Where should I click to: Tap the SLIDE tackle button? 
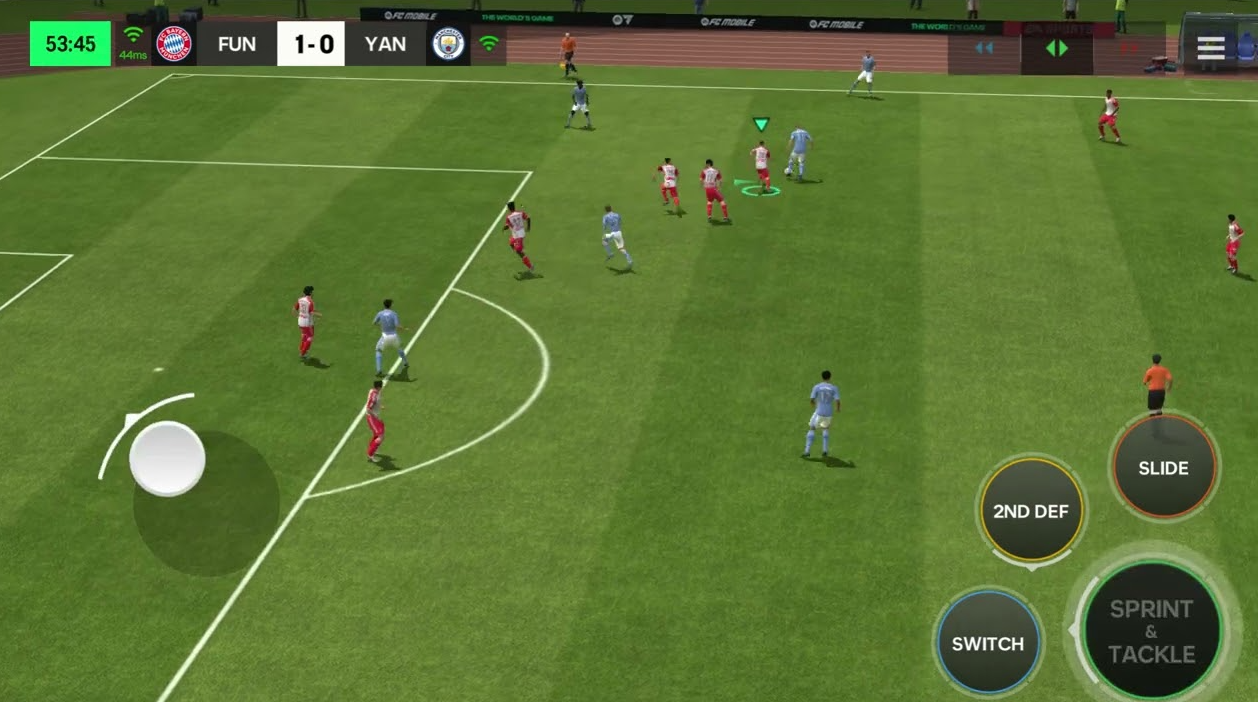(x=1163, y=468)
